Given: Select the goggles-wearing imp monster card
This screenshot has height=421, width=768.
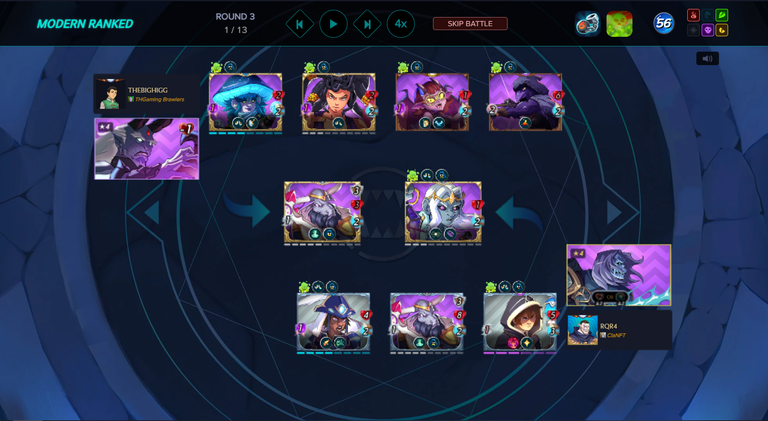Looking at the screenshot, I should (x=432, y=102).
